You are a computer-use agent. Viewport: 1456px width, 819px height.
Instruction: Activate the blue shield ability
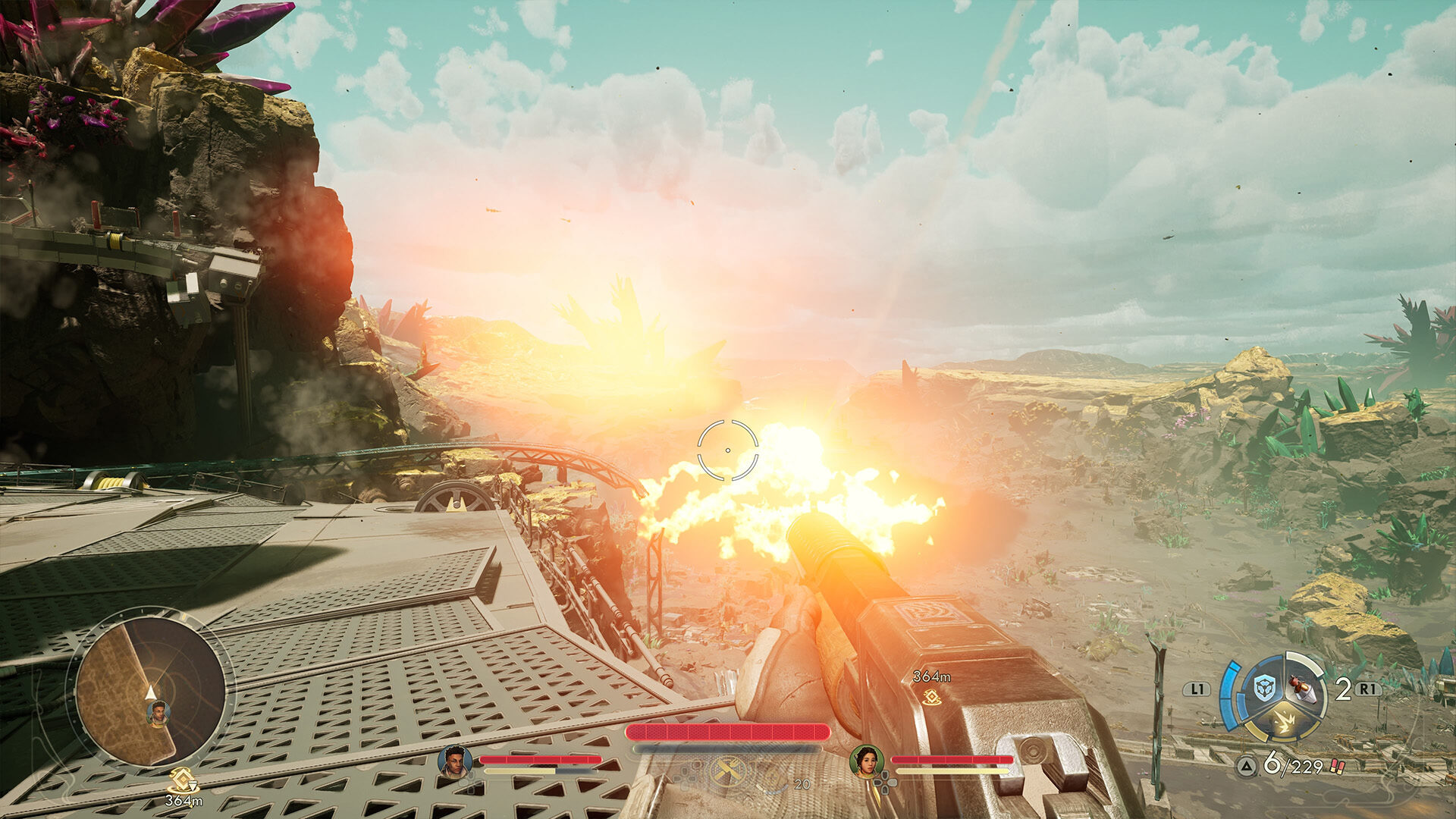click(1264, 689)
